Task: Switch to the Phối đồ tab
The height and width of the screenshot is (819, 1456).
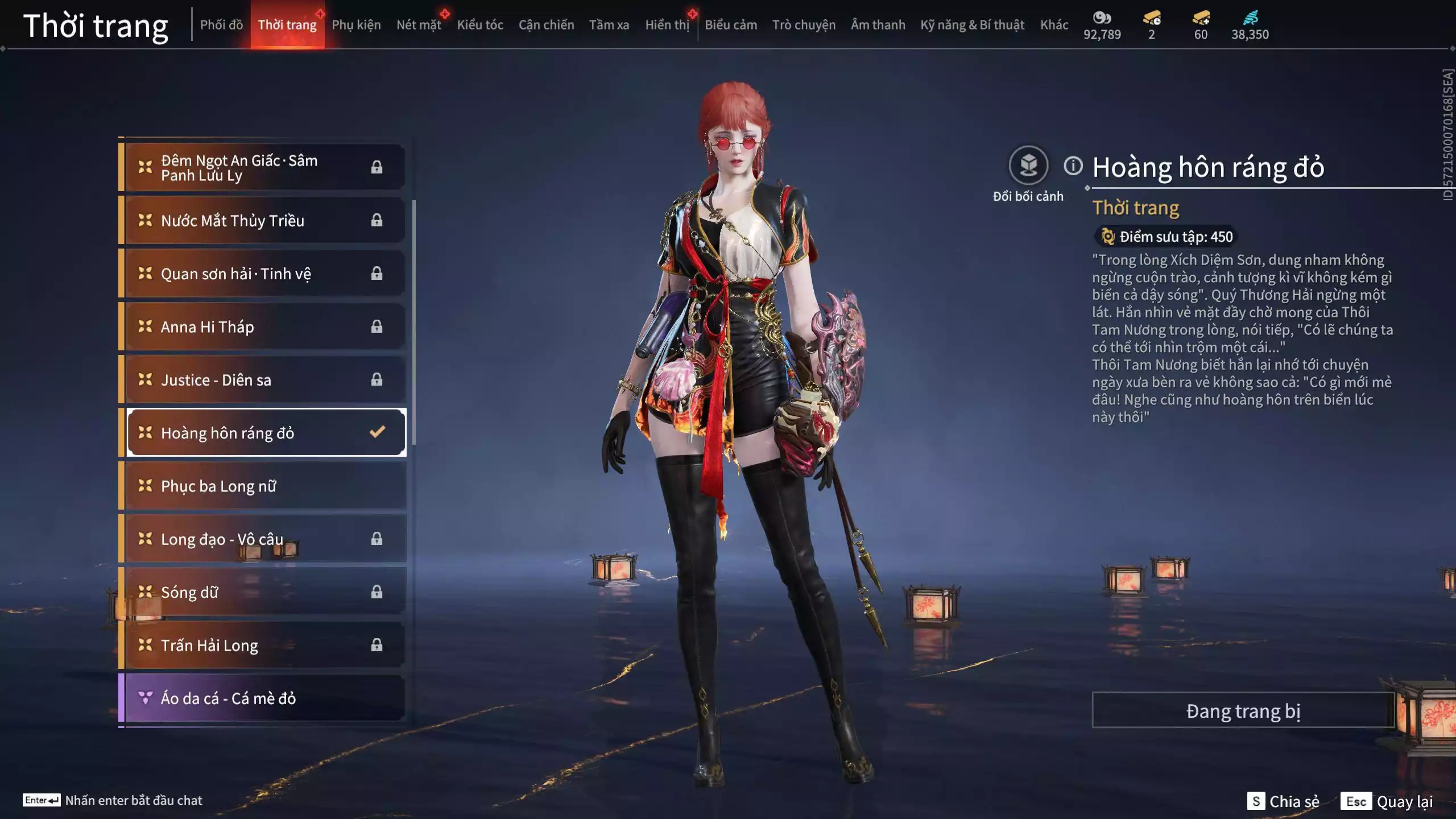Action: [221, 25]
